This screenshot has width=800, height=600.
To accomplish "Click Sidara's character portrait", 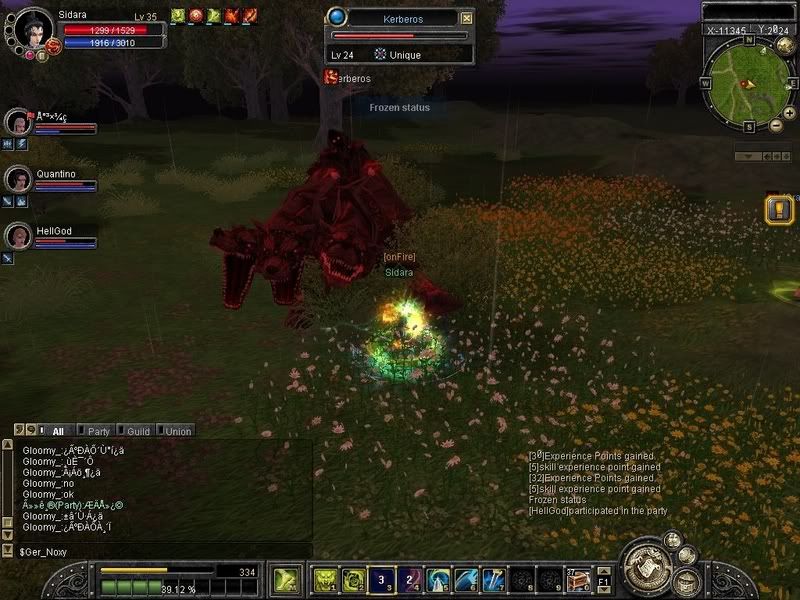I will pos(32,28).
